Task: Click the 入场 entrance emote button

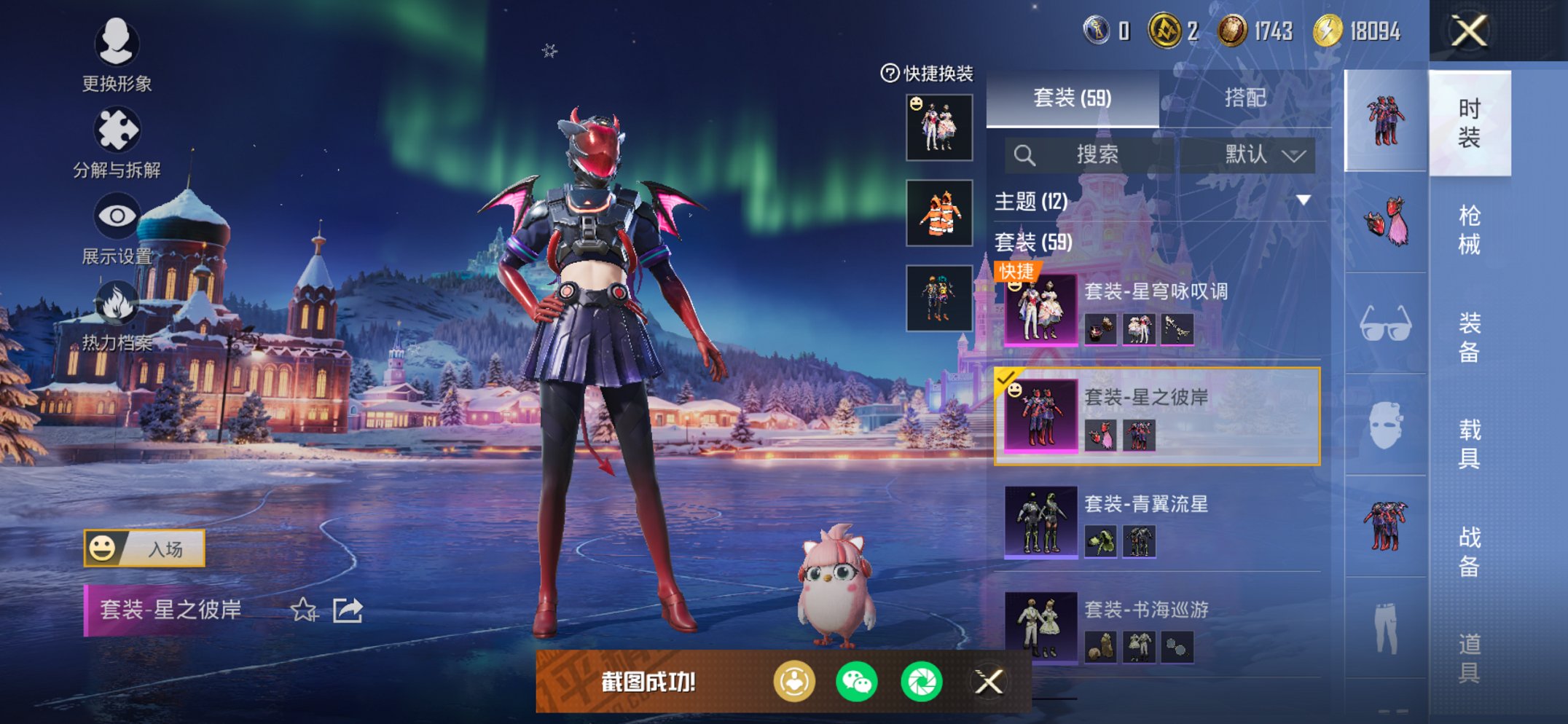Action: click(x=144, y=548)
